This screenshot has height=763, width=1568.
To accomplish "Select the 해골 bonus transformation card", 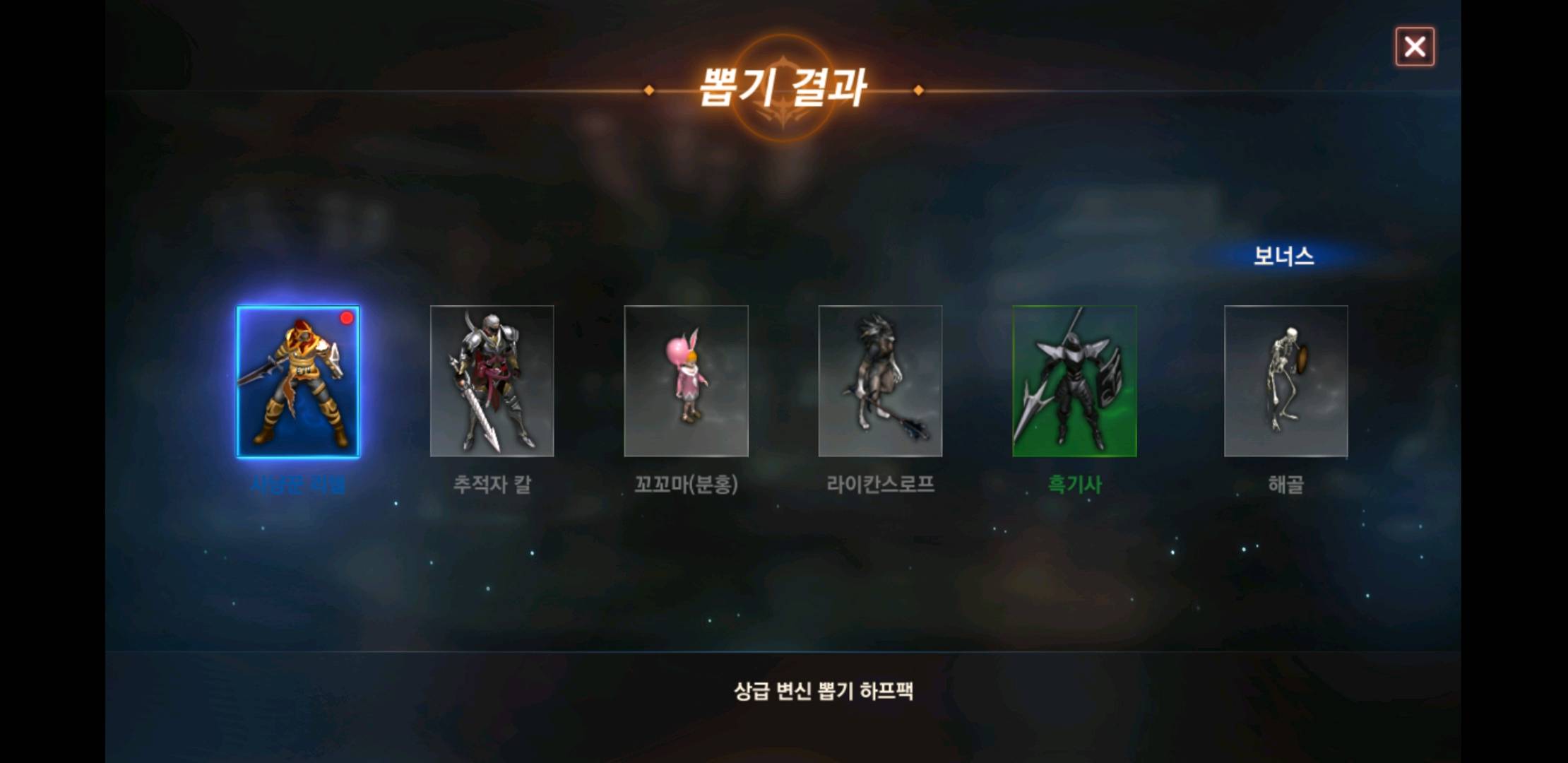I will click(x=1287, y=381).
